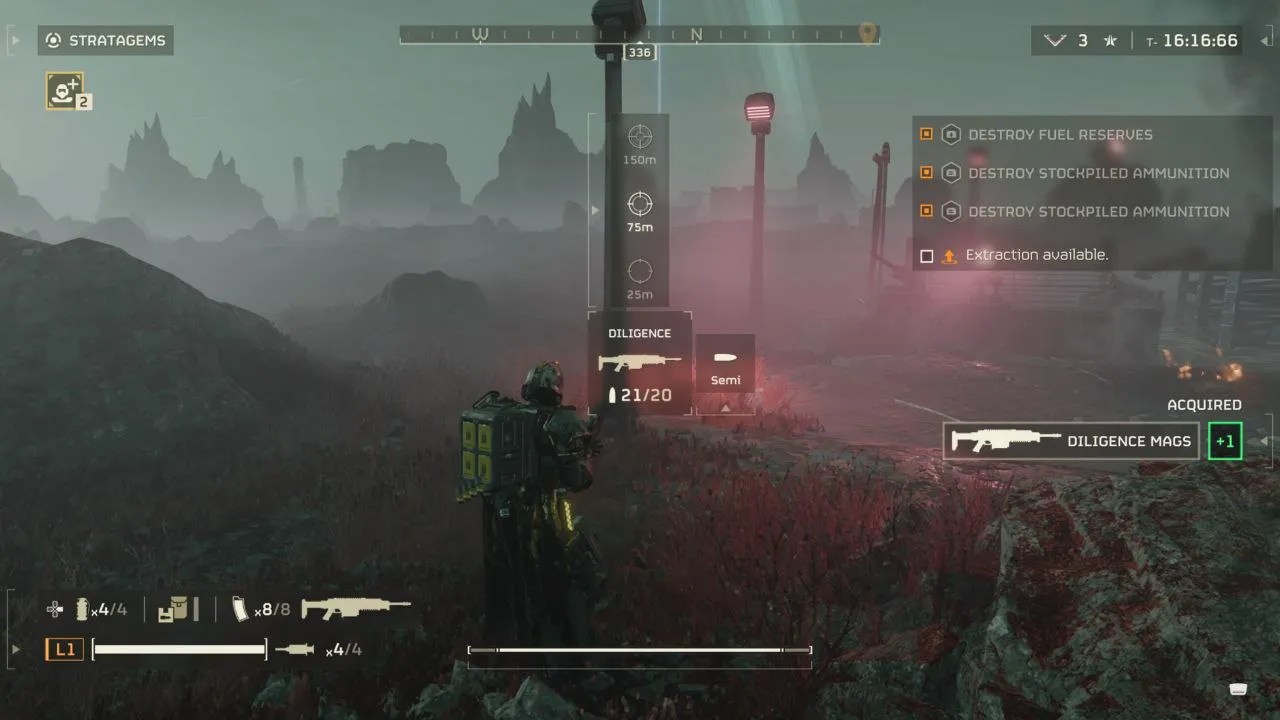Select the resupply stratagem icon showing 2
The height and width of the screenshot is (720, 1280).
point(63,89)
